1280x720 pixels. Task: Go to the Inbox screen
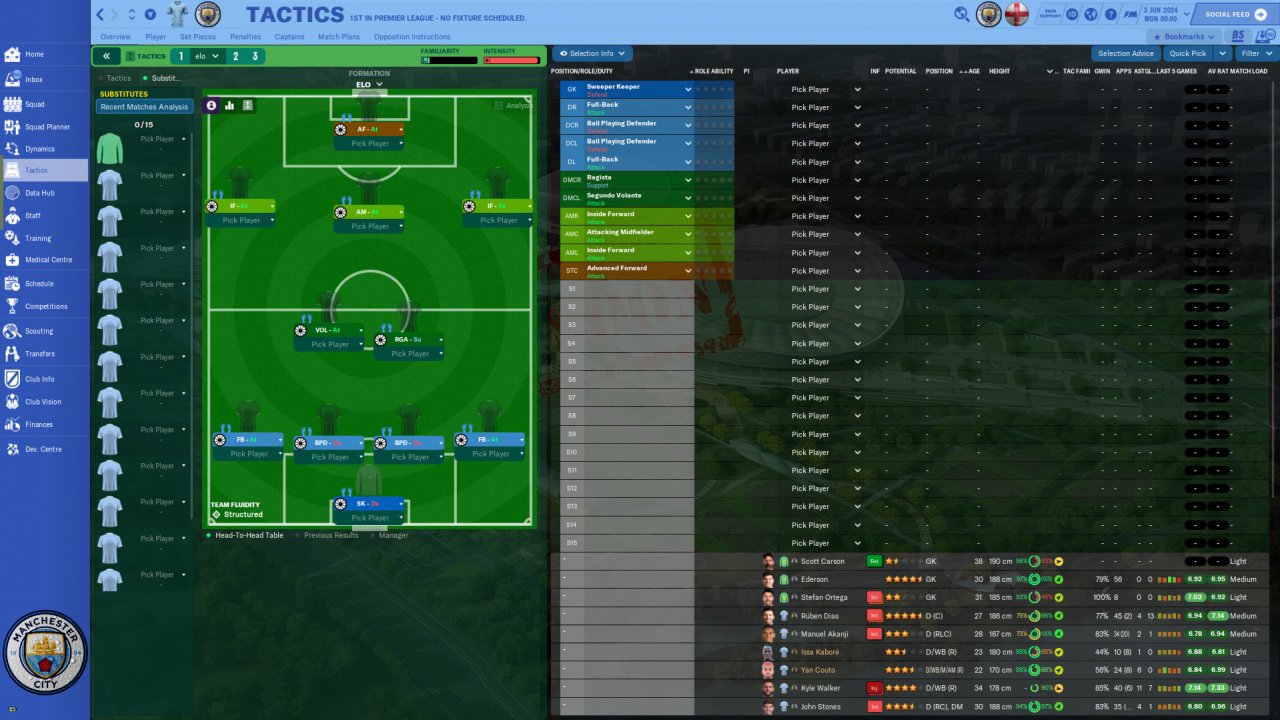(x=34, y=79)
